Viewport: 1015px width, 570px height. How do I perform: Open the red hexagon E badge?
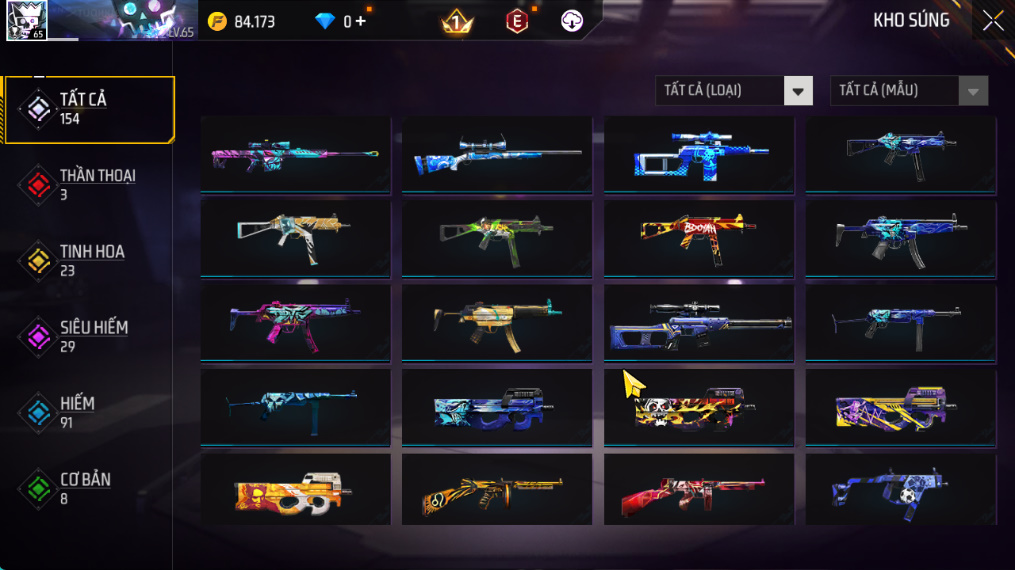517,21
